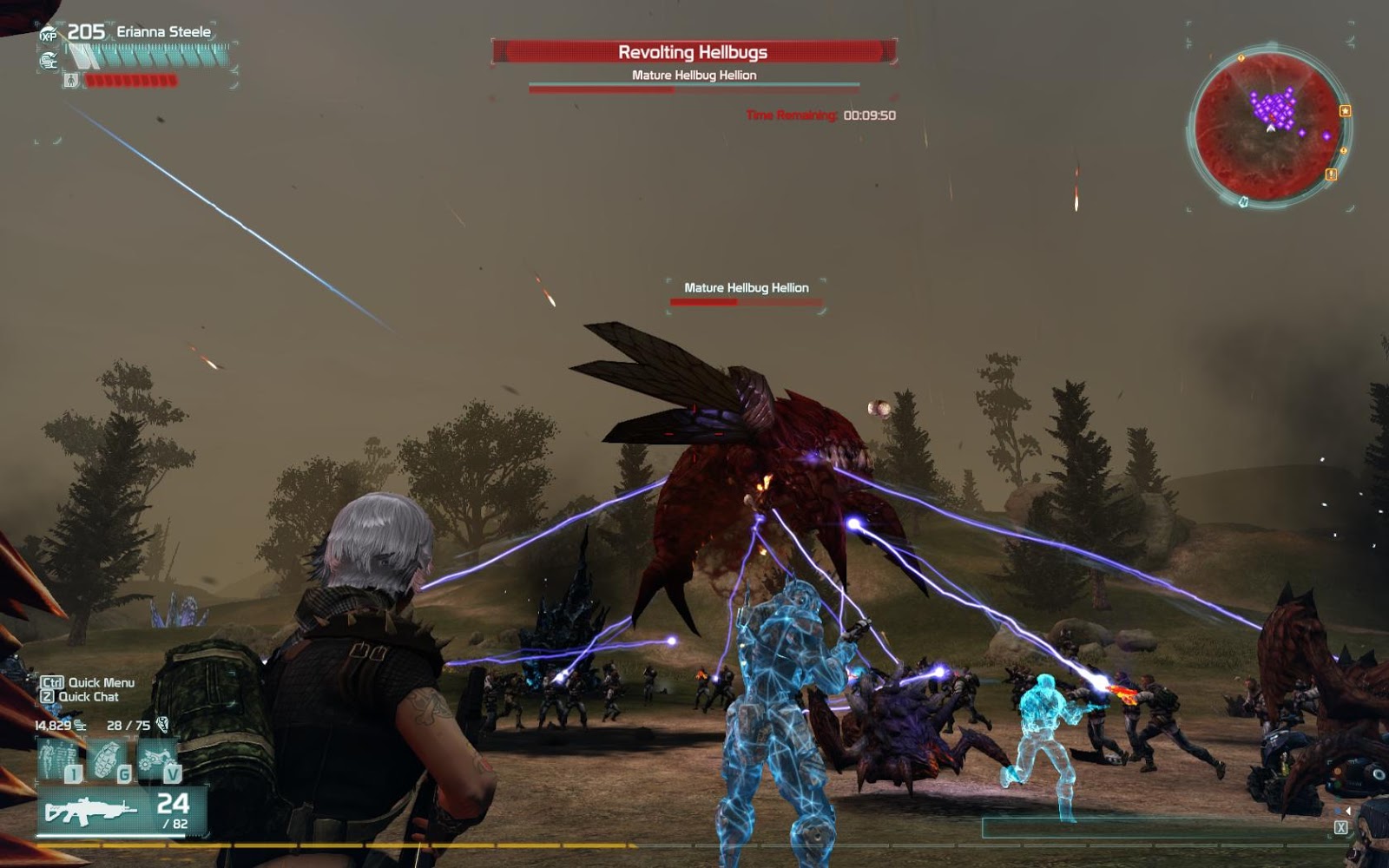The height and width of the screenshot is (868, 1389).
Task: Click the player name Erianna Steele
Action: click(163, 30)
